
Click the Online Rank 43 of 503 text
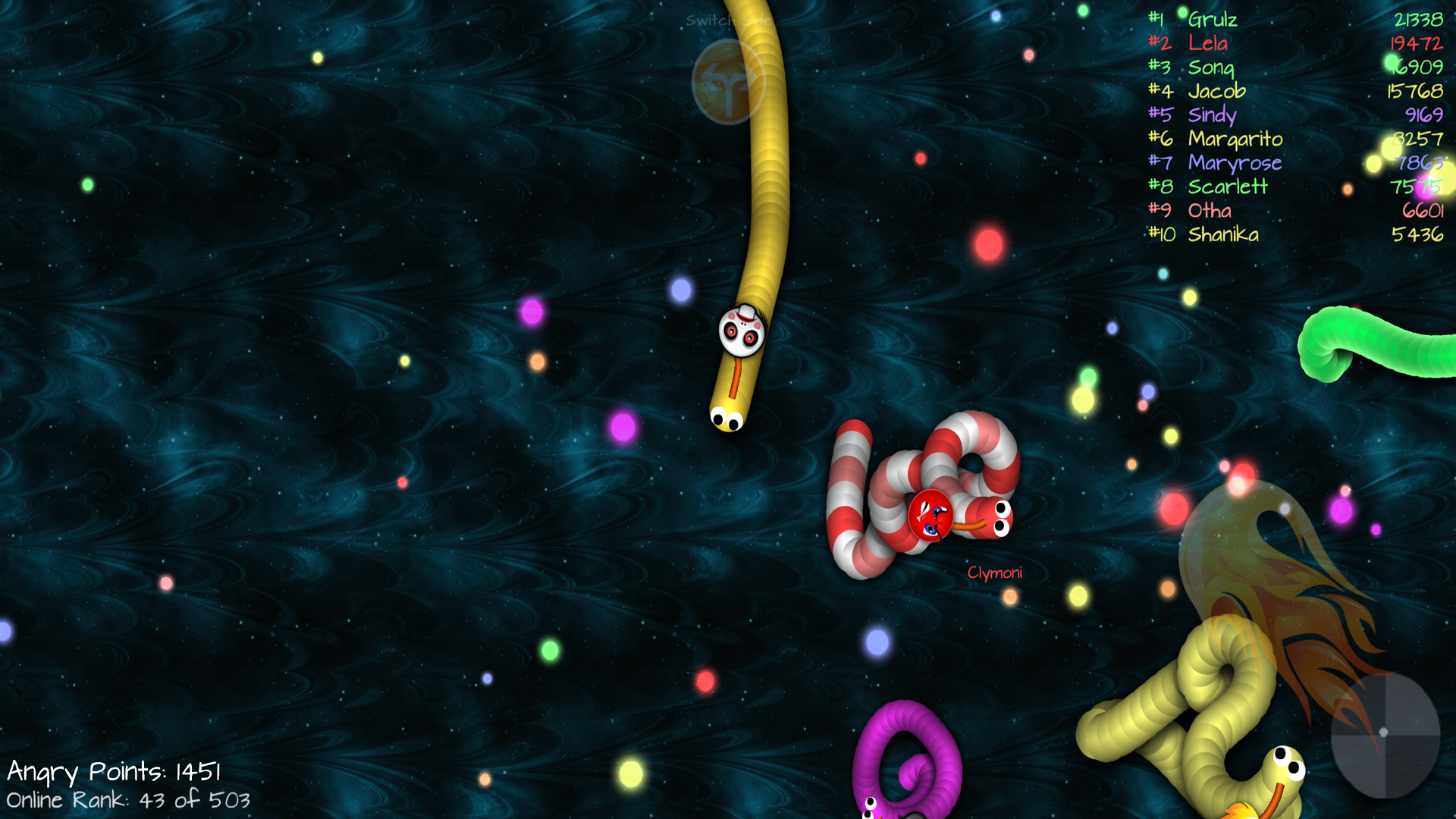pos(127,799)
